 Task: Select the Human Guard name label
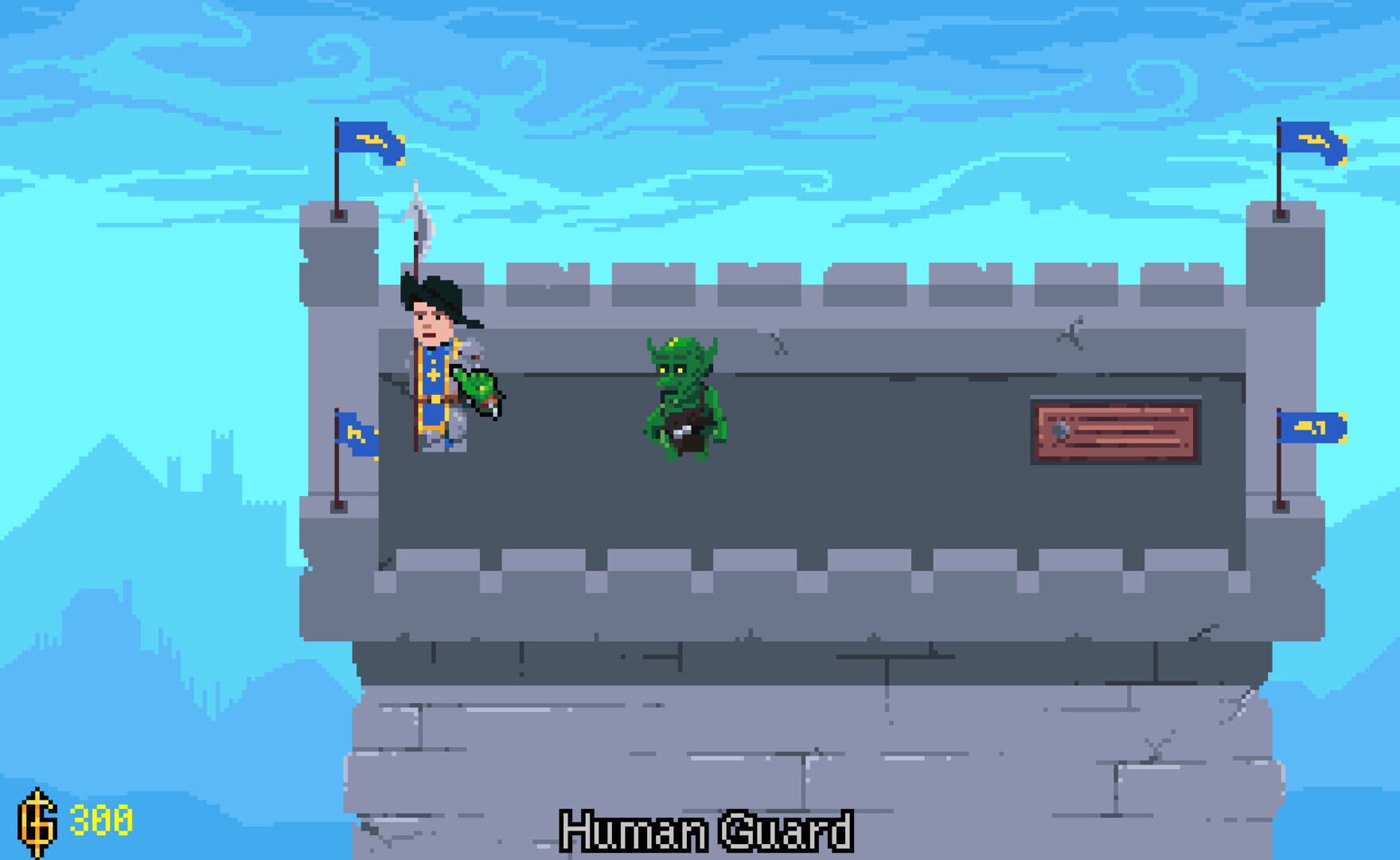coord(707,833)
